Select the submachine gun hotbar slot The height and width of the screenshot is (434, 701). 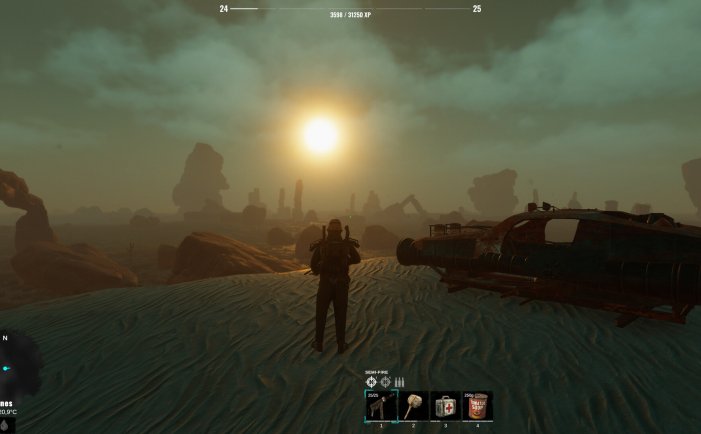pos(380,405)
